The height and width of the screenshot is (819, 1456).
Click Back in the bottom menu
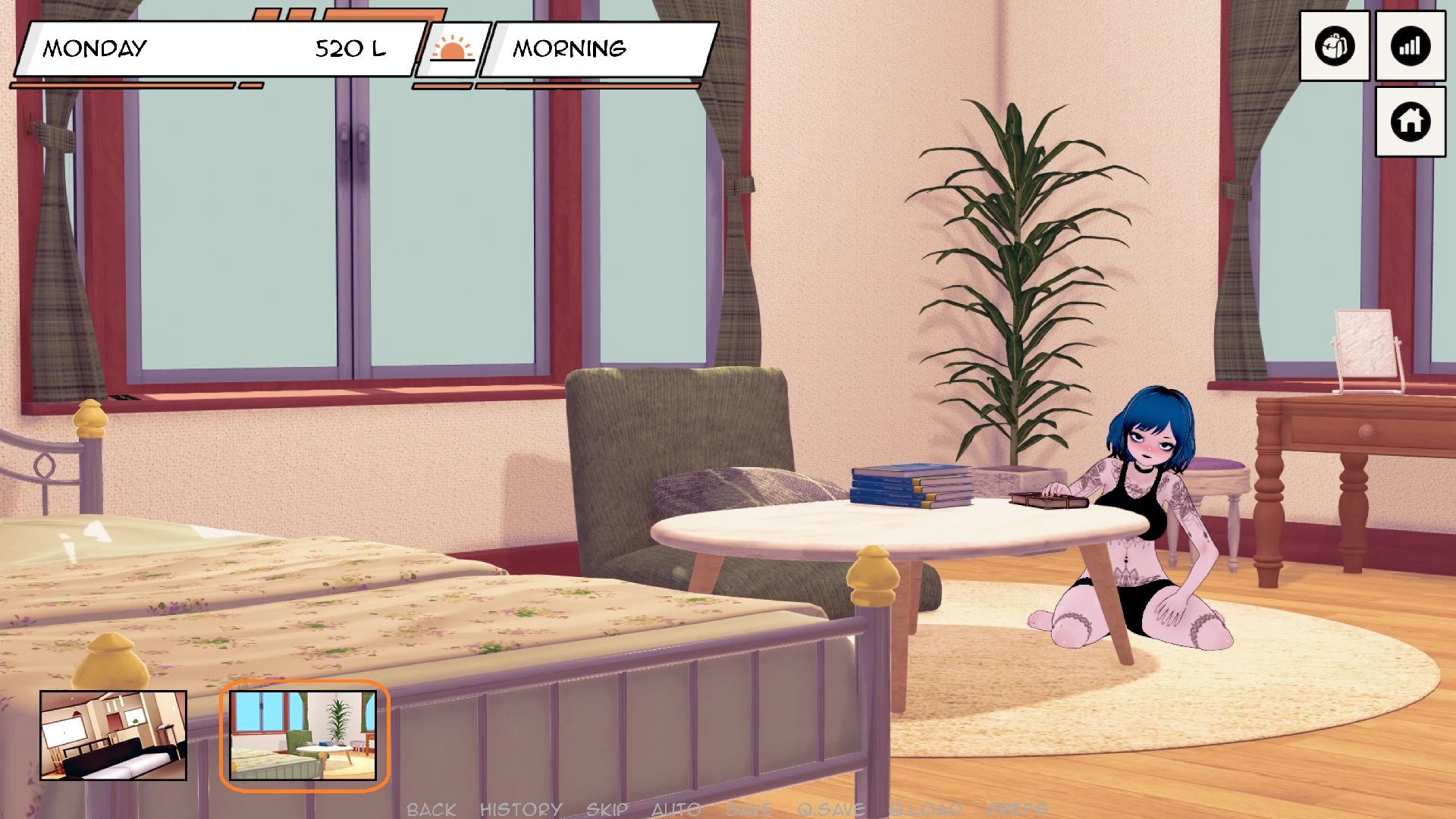431,809
